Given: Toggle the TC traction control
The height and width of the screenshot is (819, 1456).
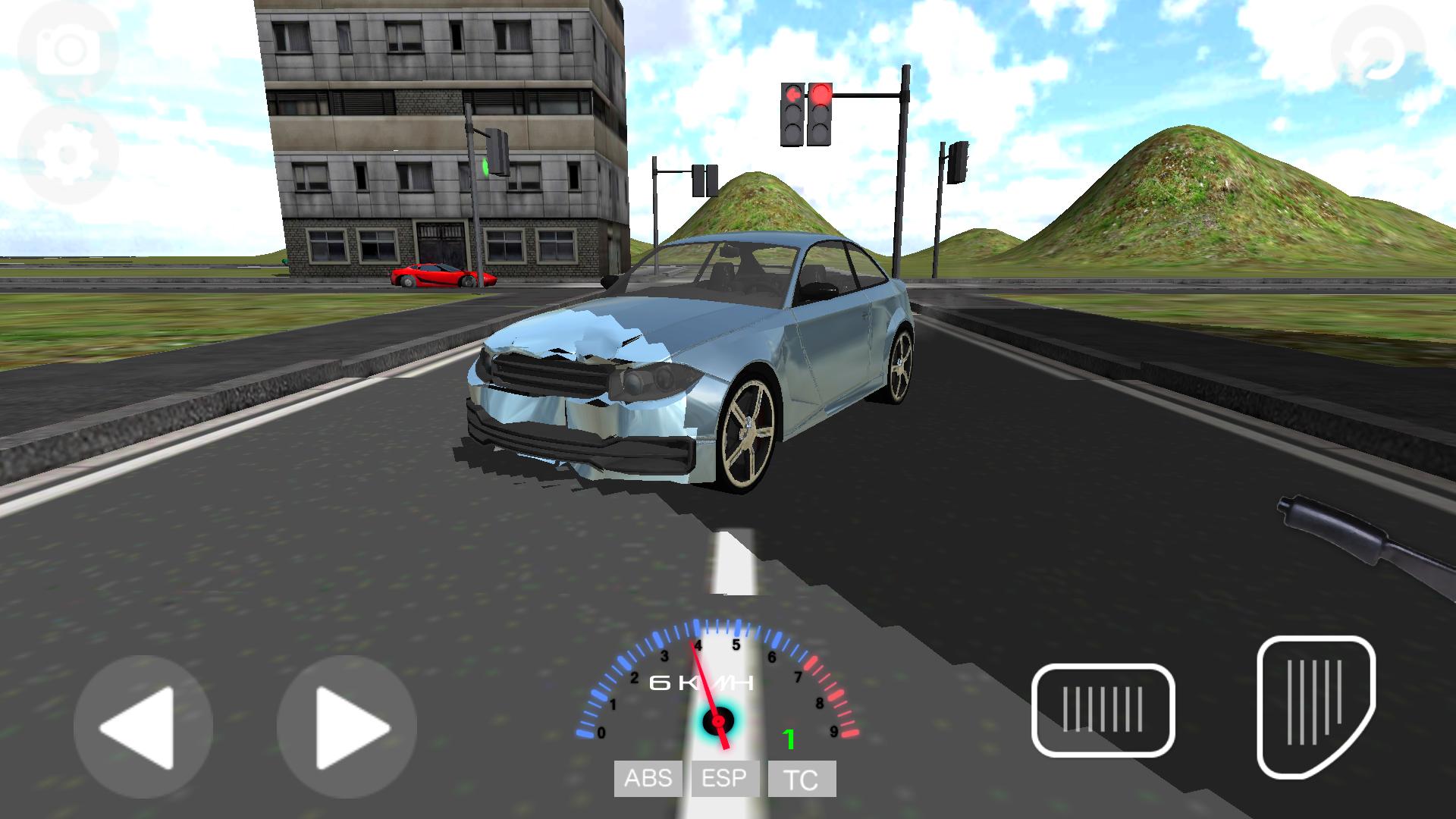Looking at the screenshot, I should [x=802, y=778].
